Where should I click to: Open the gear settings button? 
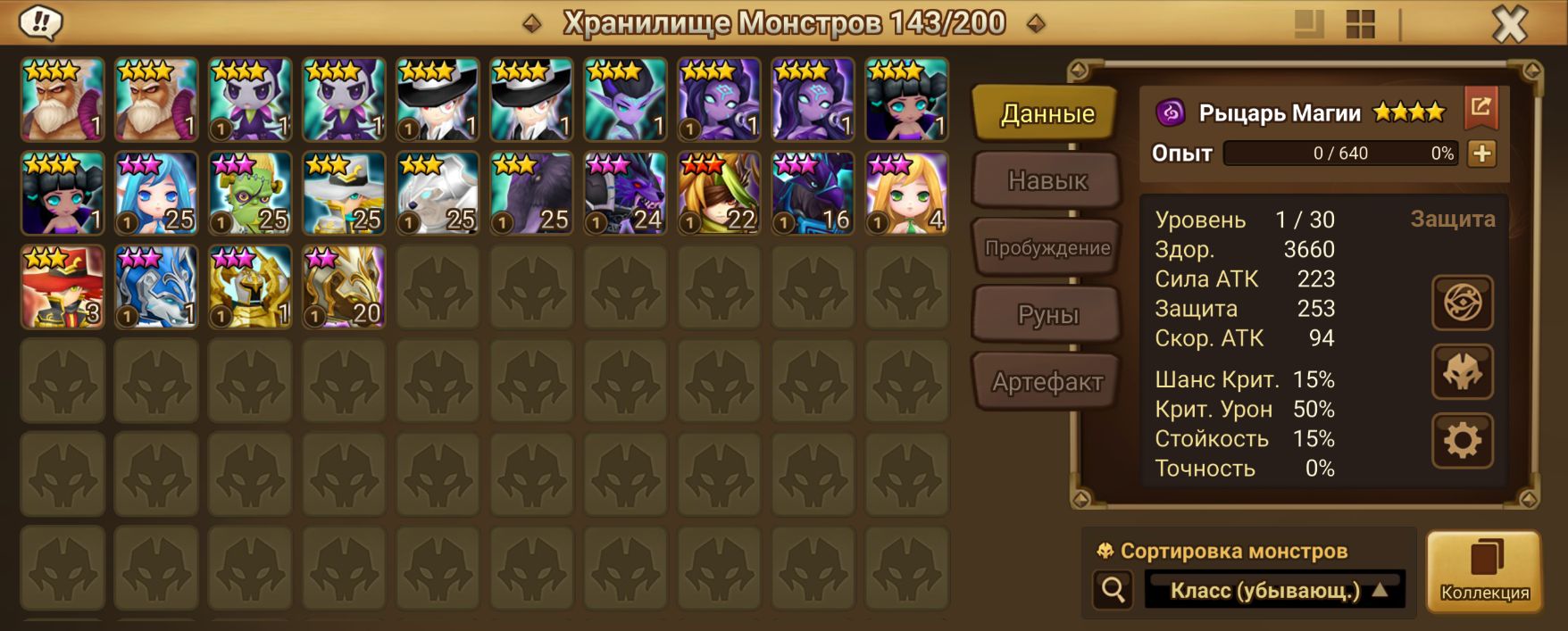pos(1462,440)
